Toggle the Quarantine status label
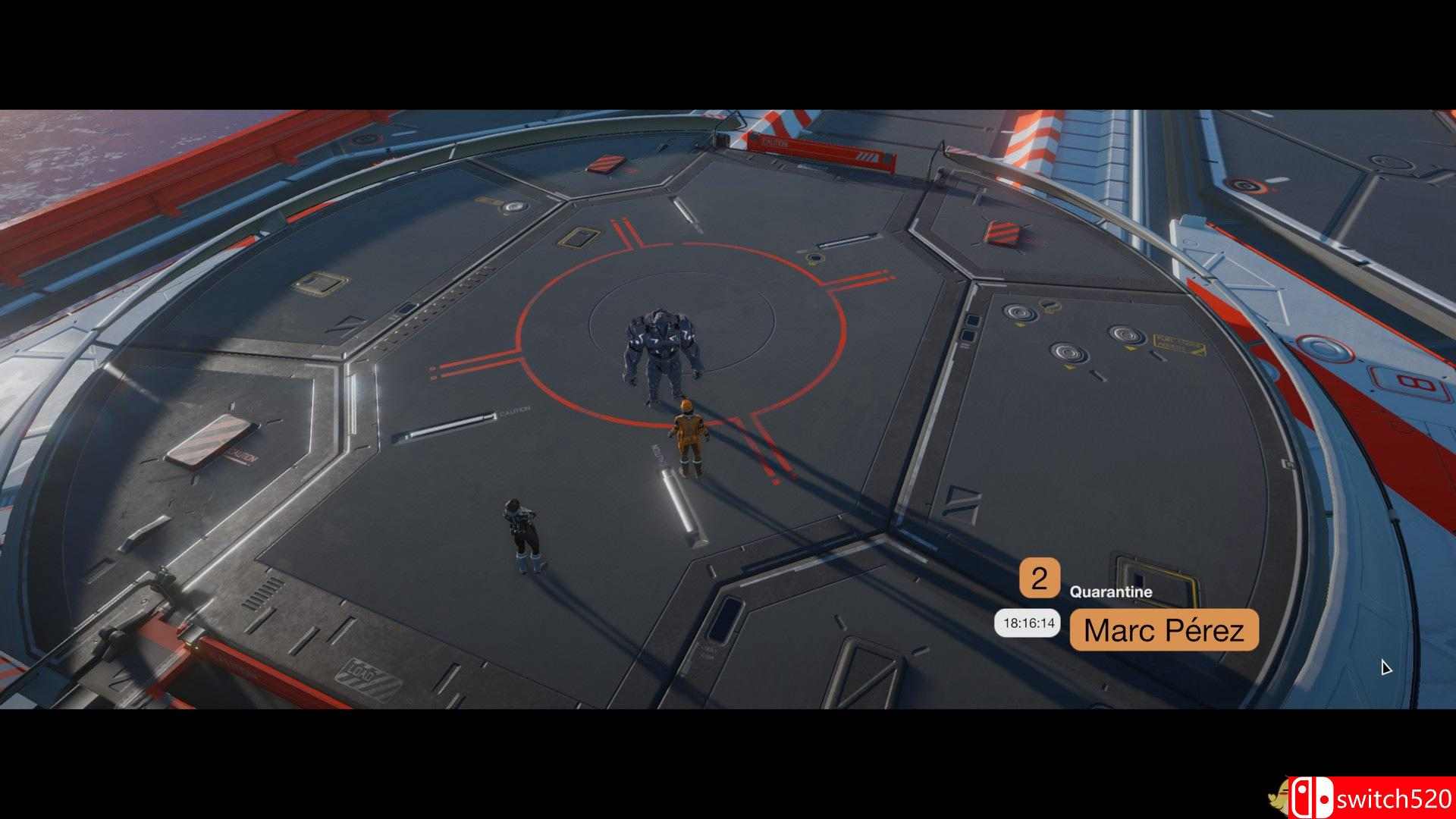 1109,592
